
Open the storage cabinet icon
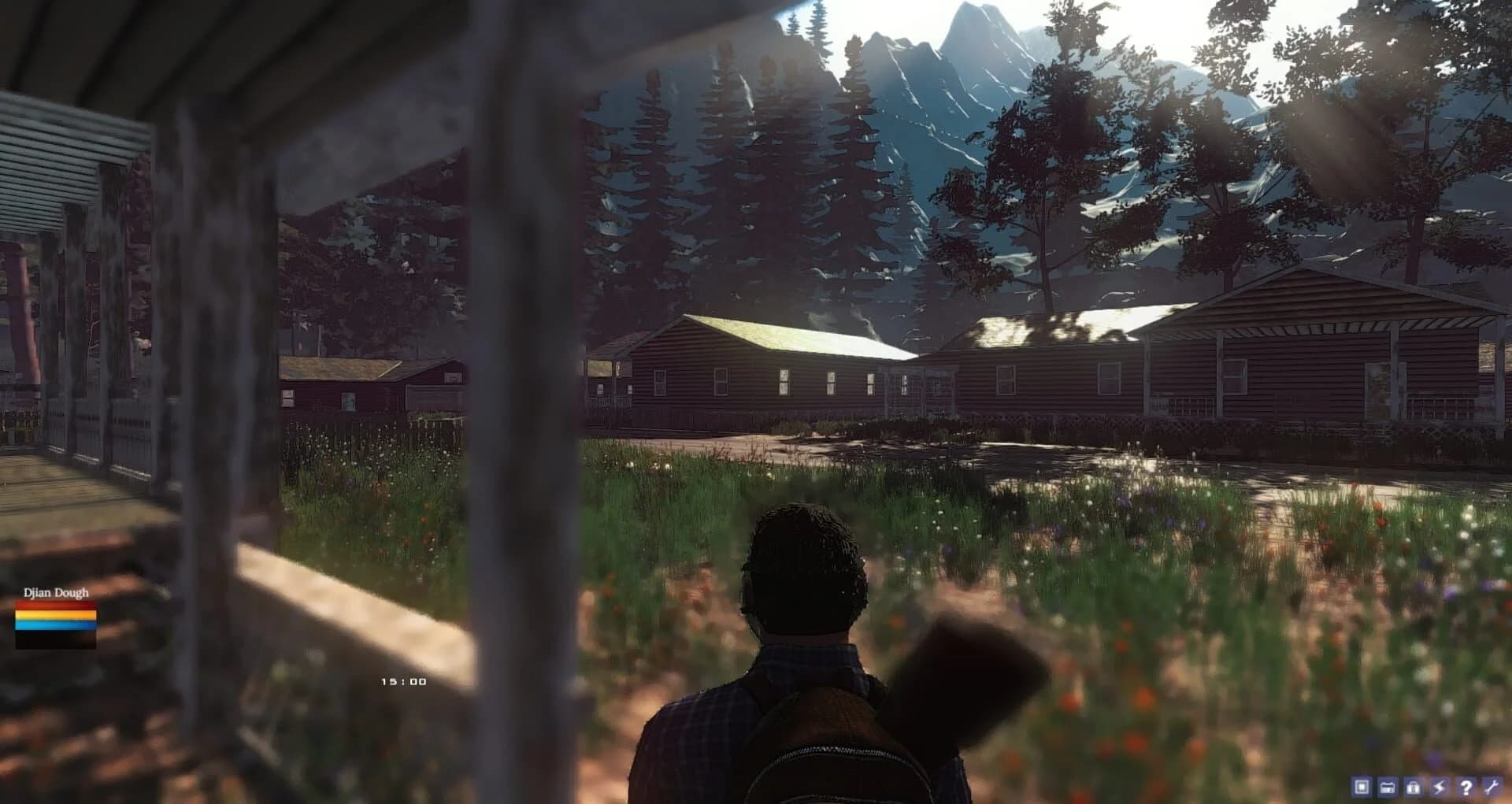(x=1387, y=788)
